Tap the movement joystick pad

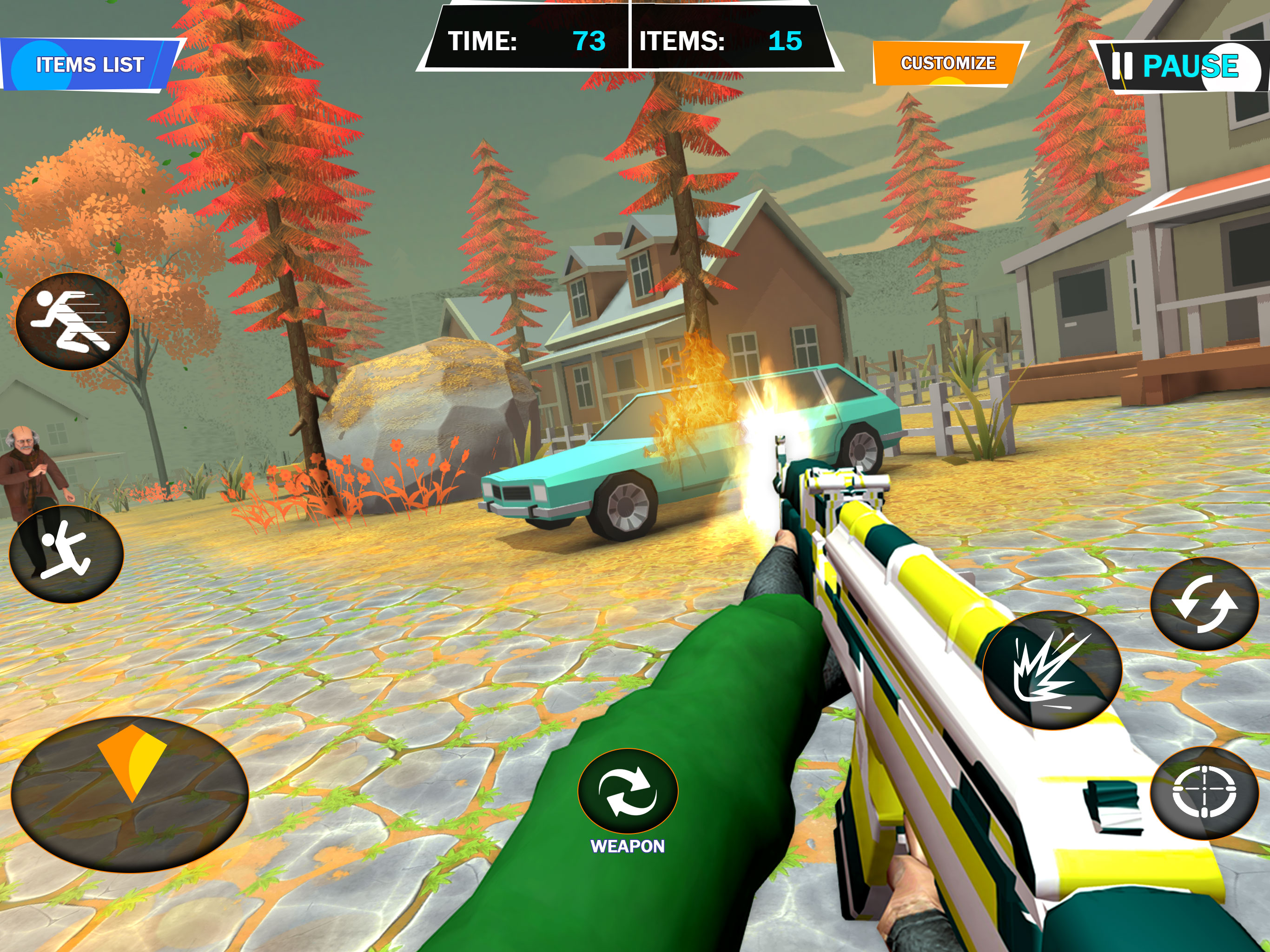coord(130,794)
